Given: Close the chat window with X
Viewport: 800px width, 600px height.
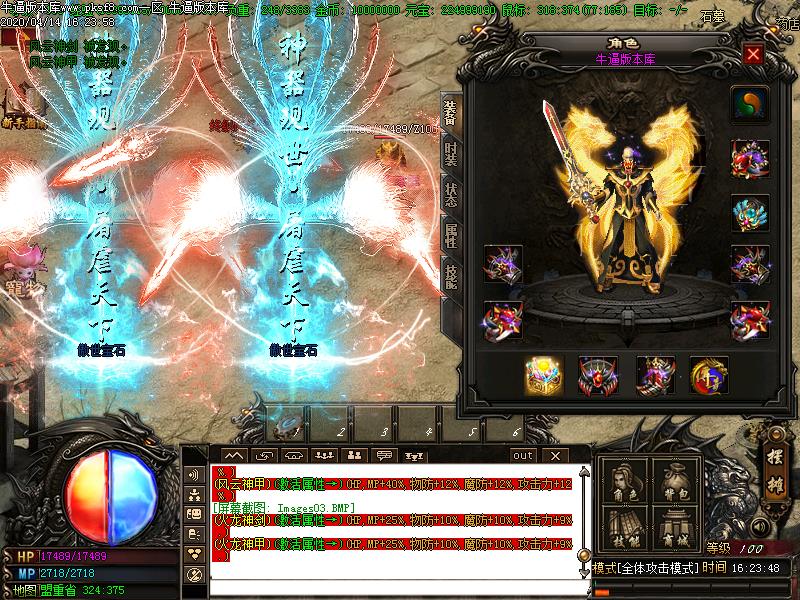Looking at the screenshot, I should point(553,455).
